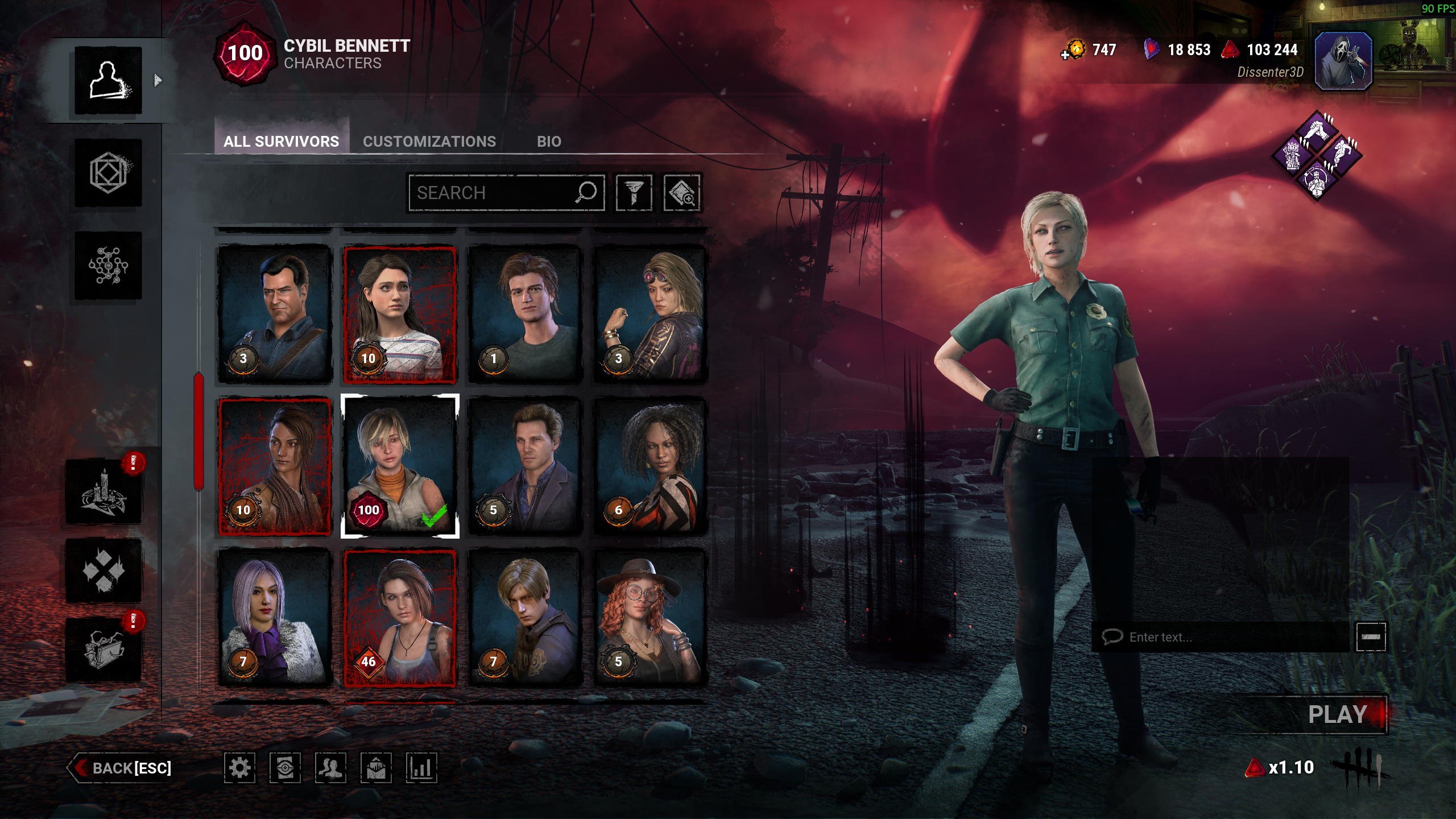The height and width of the screenshot is (819, 1456).
Task: Open the loadout menu with hexagon icon
Action: click(108, 173)
